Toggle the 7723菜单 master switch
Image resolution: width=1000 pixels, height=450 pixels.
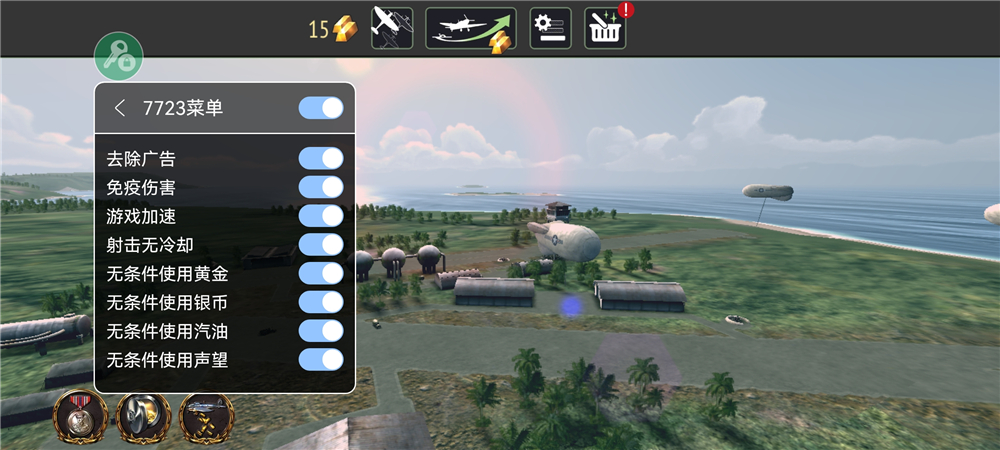(321, 108)
